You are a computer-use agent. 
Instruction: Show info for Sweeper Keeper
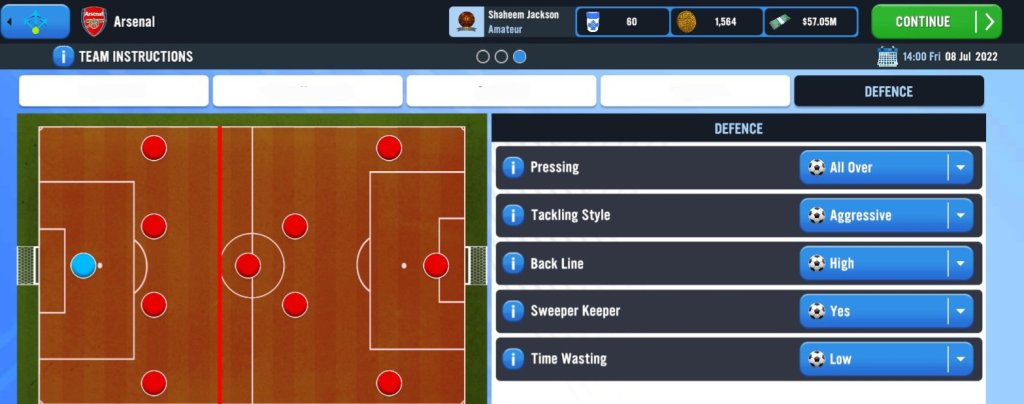click(x=512, y=311)
